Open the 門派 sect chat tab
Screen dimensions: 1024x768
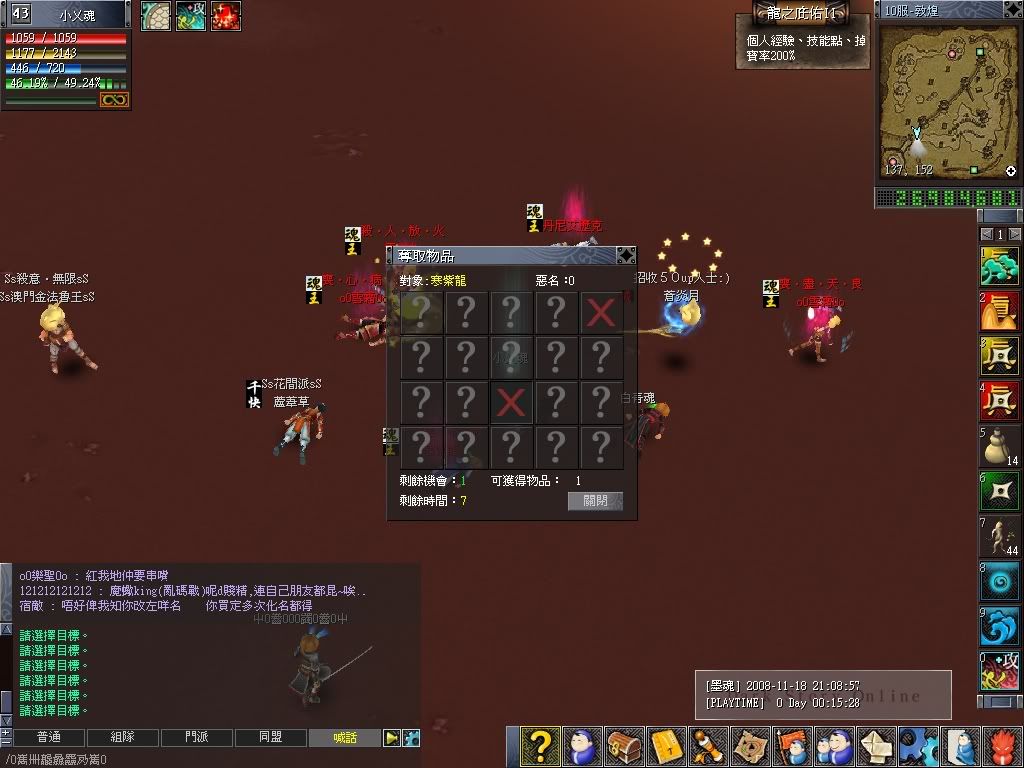pos(196,738)
